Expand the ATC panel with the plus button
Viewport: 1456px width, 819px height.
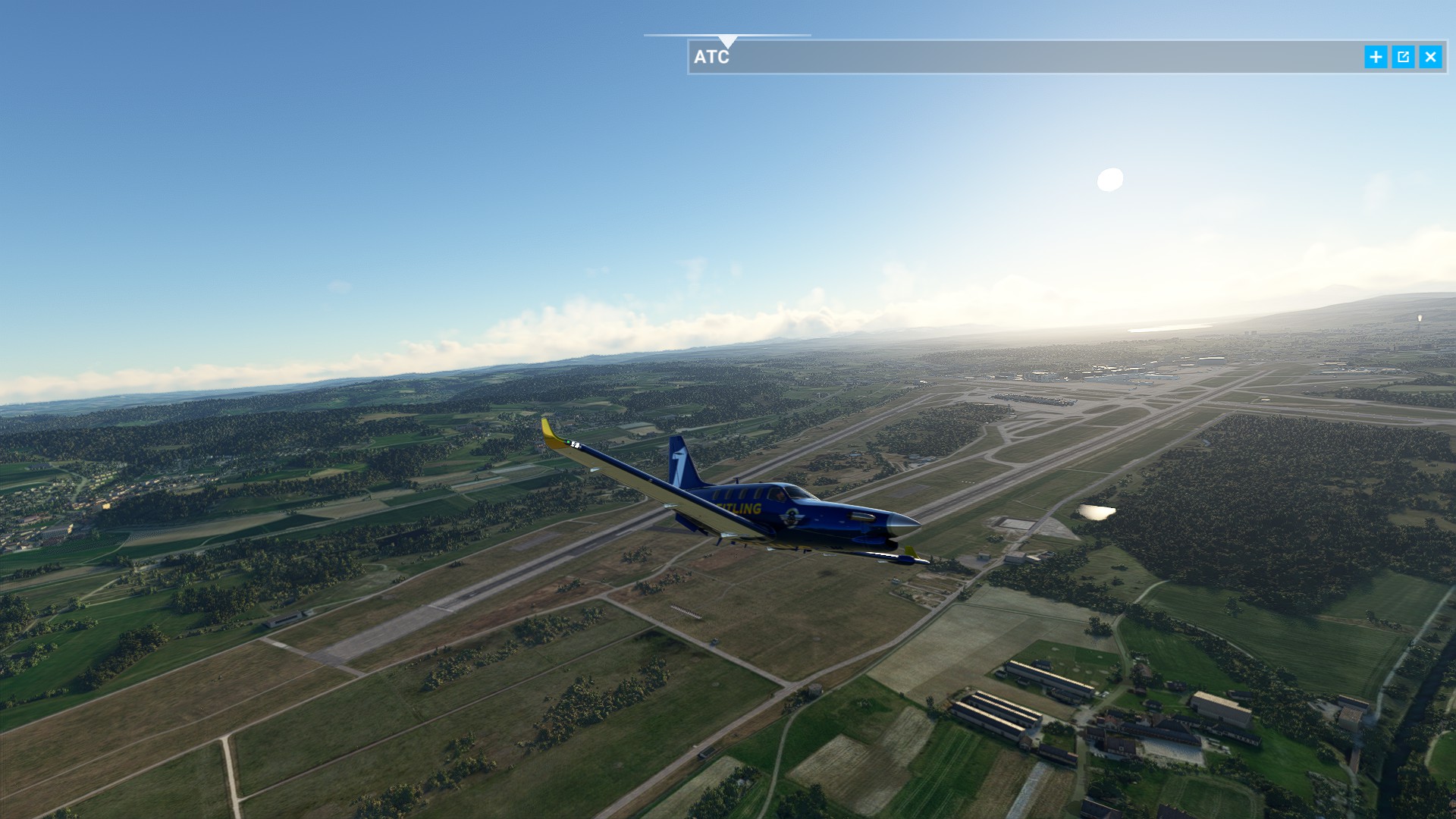[x=1376, y=57]
